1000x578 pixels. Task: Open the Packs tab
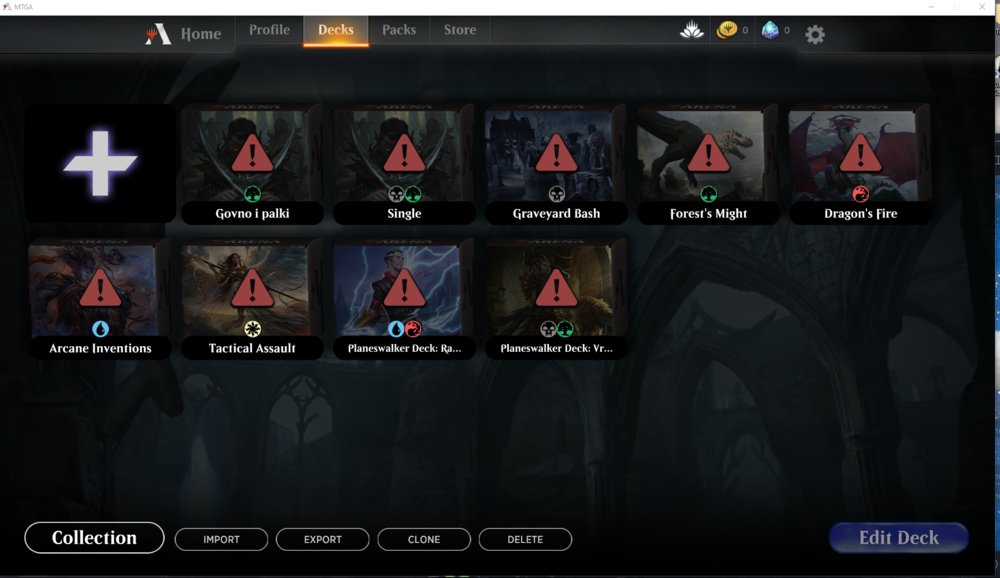click(x=399, y=30)
